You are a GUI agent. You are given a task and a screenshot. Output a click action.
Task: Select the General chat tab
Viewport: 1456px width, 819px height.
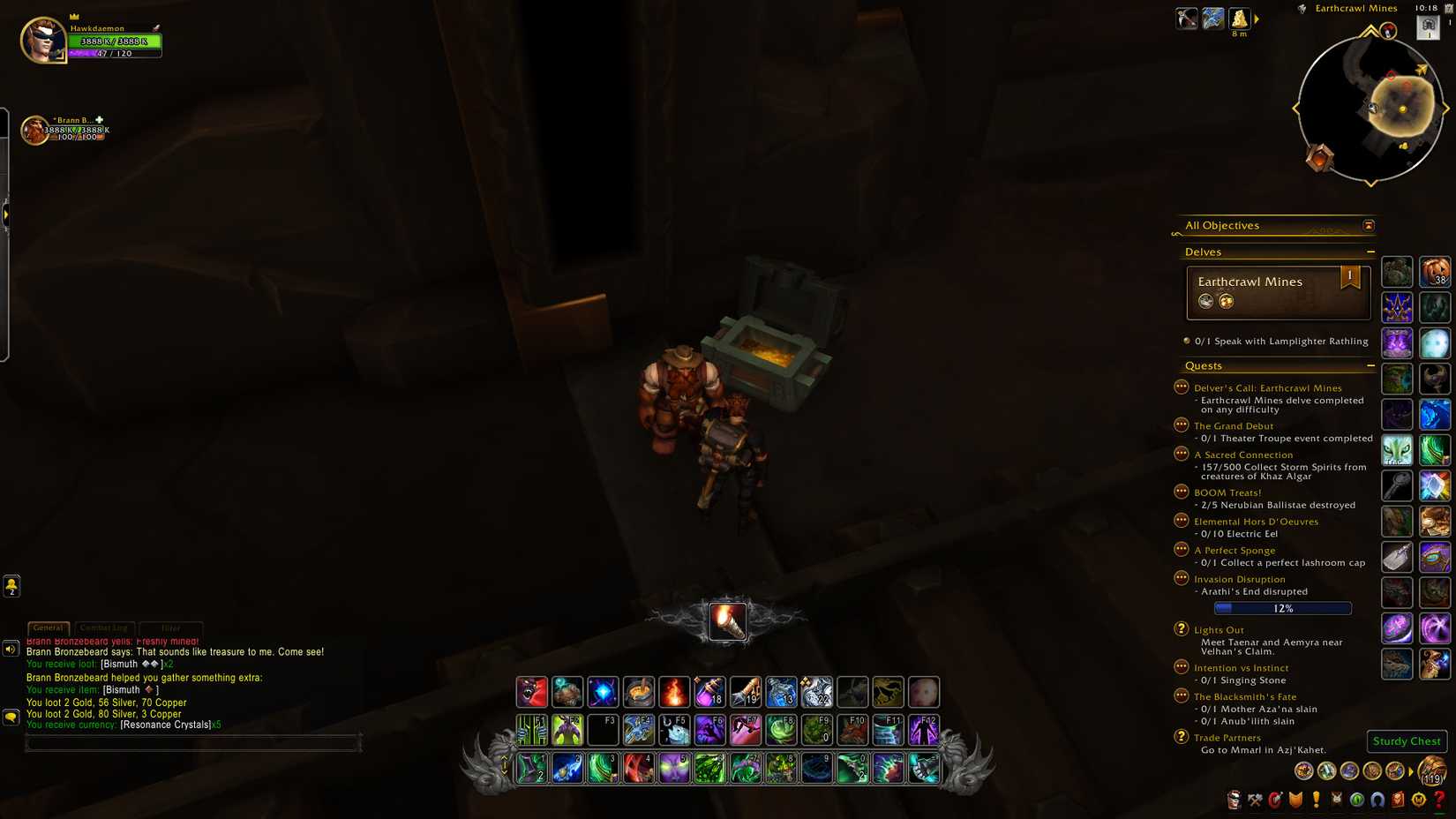point(48,627)
